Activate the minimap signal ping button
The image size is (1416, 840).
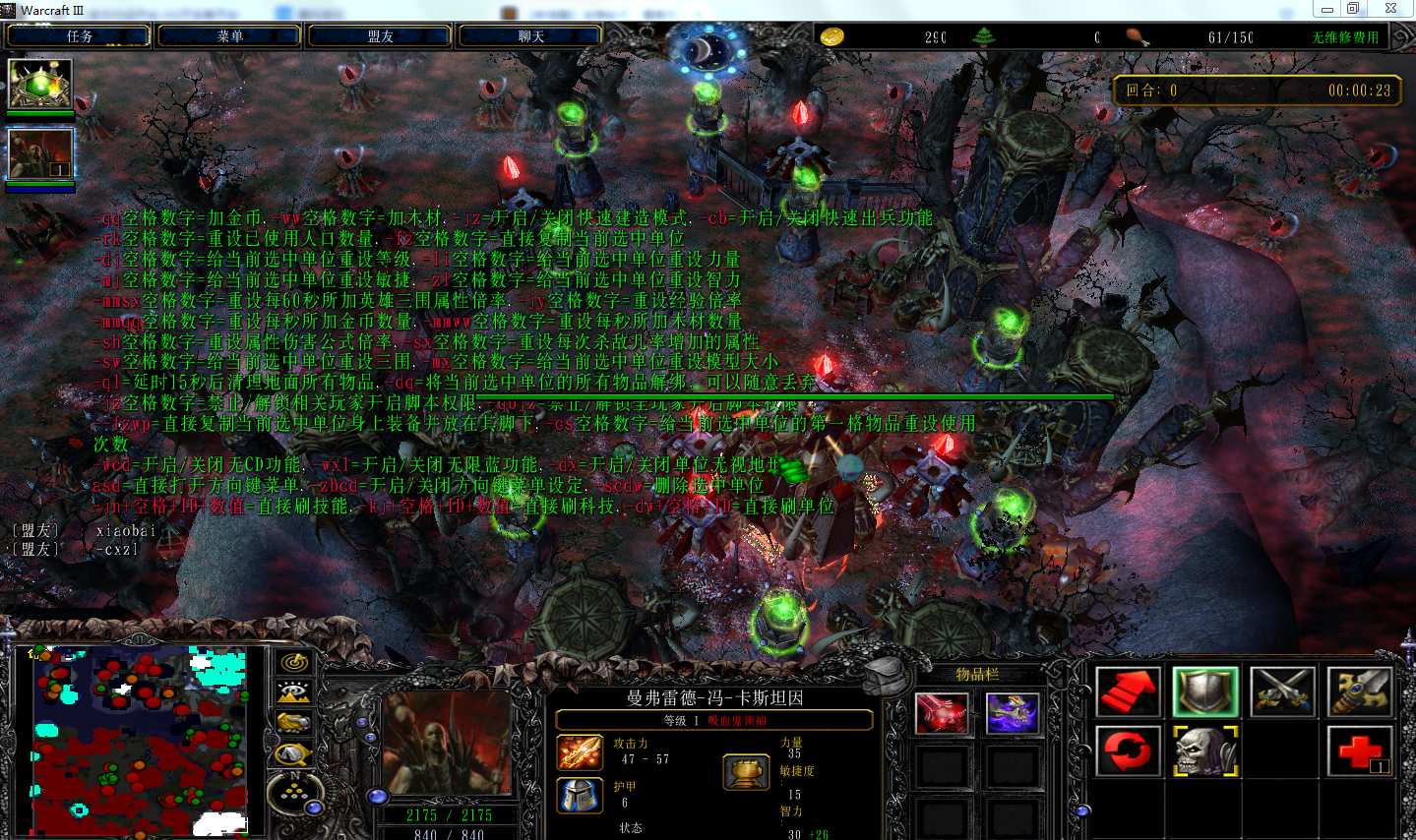pyautogui.click(x=293, y=662)
